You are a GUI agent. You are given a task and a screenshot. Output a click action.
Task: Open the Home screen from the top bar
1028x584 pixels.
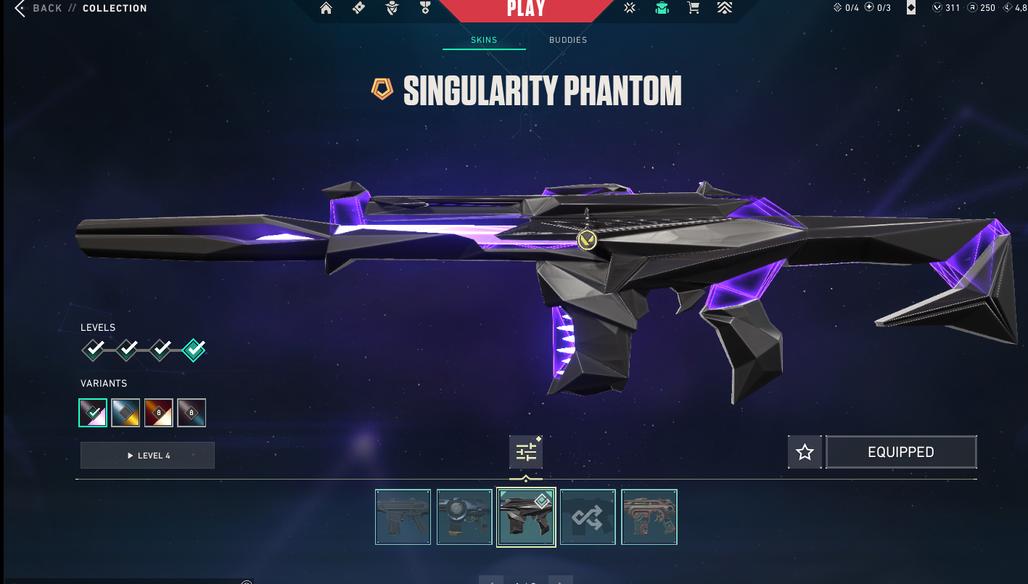[x=326, y=8]
